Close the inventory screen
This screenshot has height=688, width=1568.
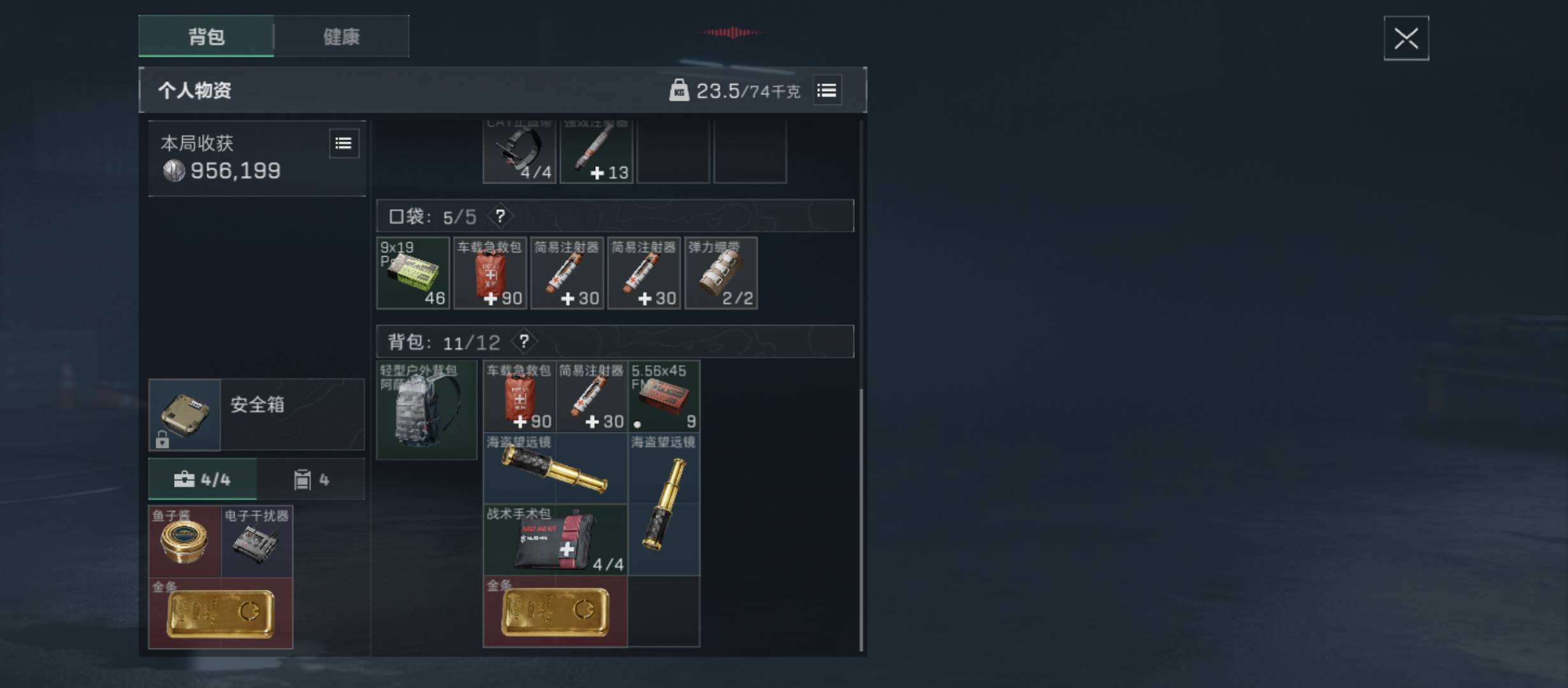pos(1405,38)
